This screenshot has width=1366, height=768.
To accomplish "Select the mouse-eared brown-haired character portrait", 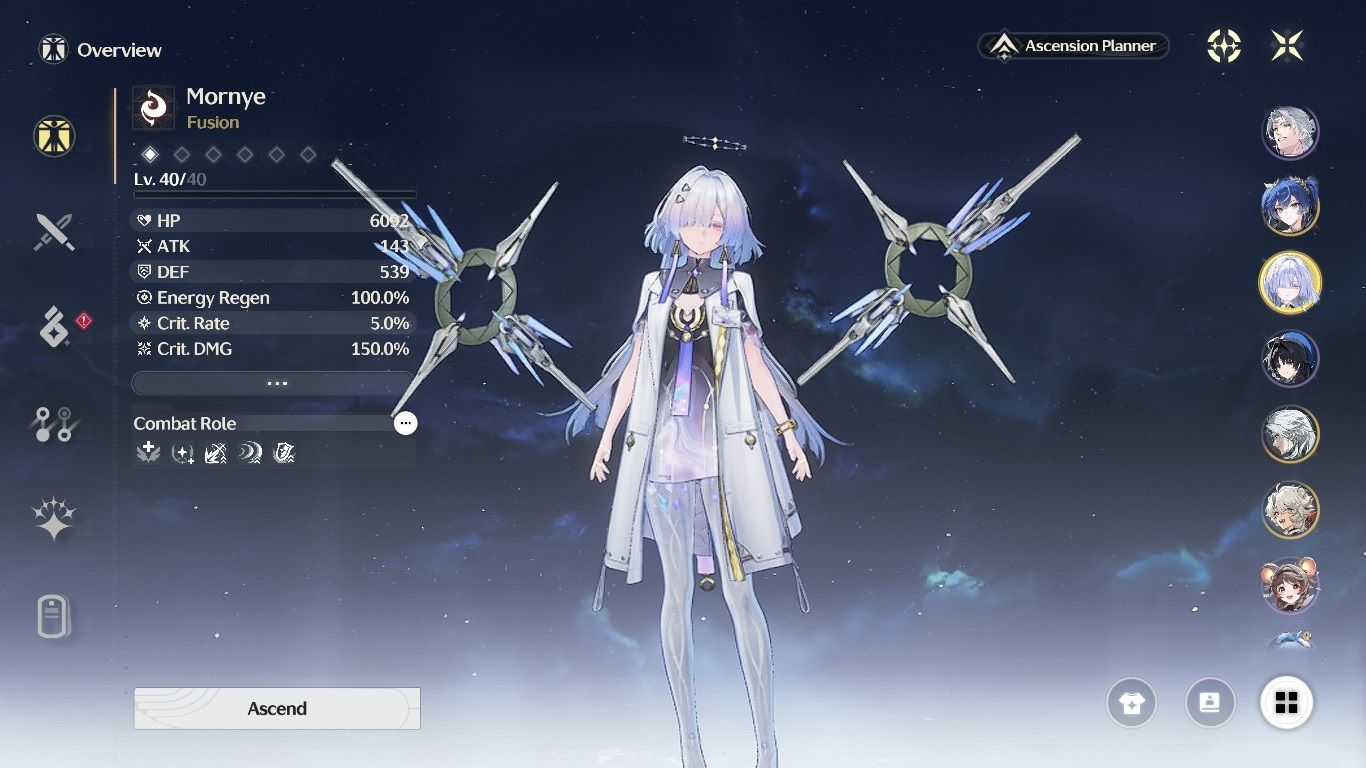I will pyautogui.click(x=1290, y=585).
